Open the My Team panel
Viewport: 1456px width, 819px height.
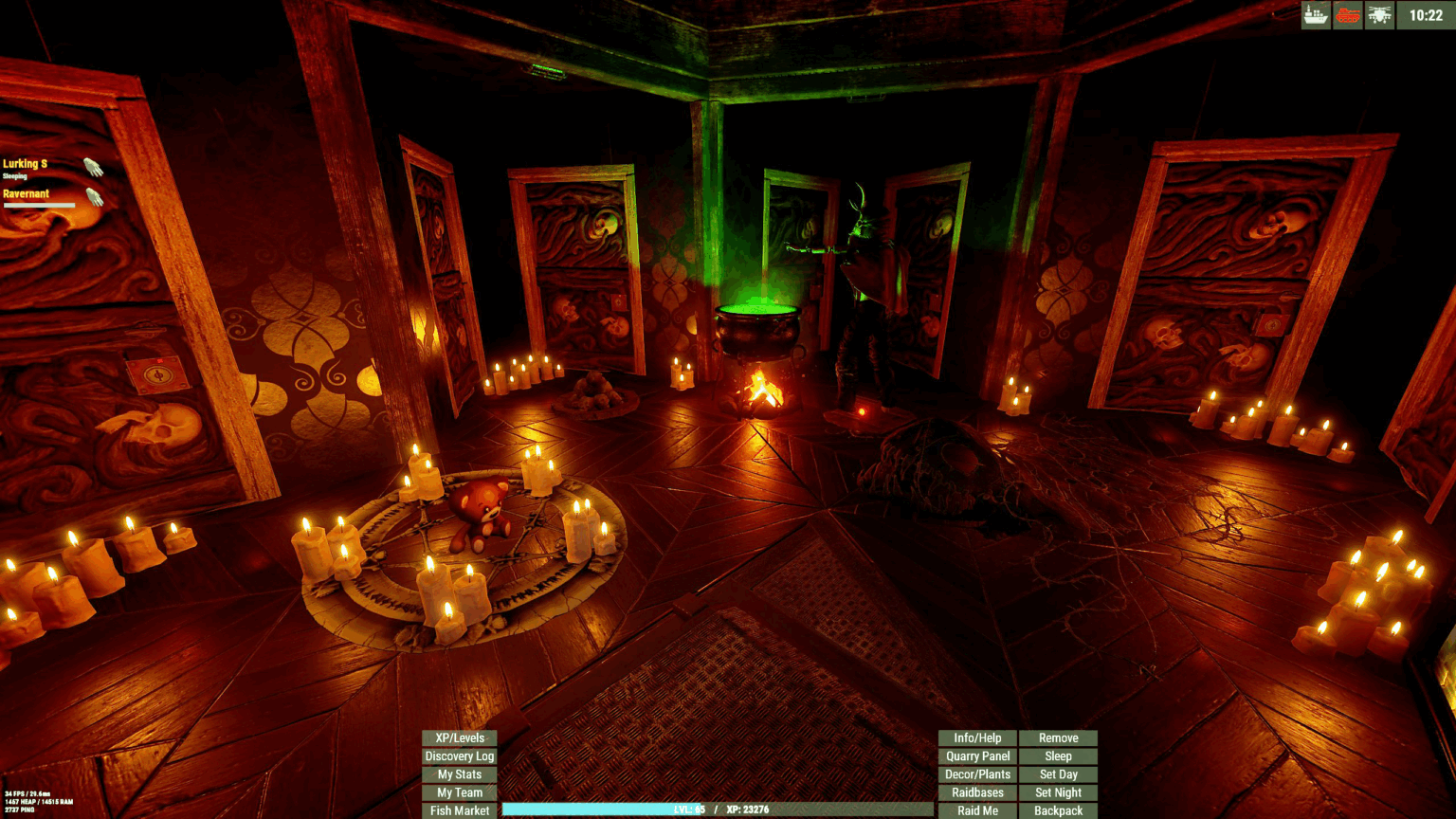(x=459, y=792)
